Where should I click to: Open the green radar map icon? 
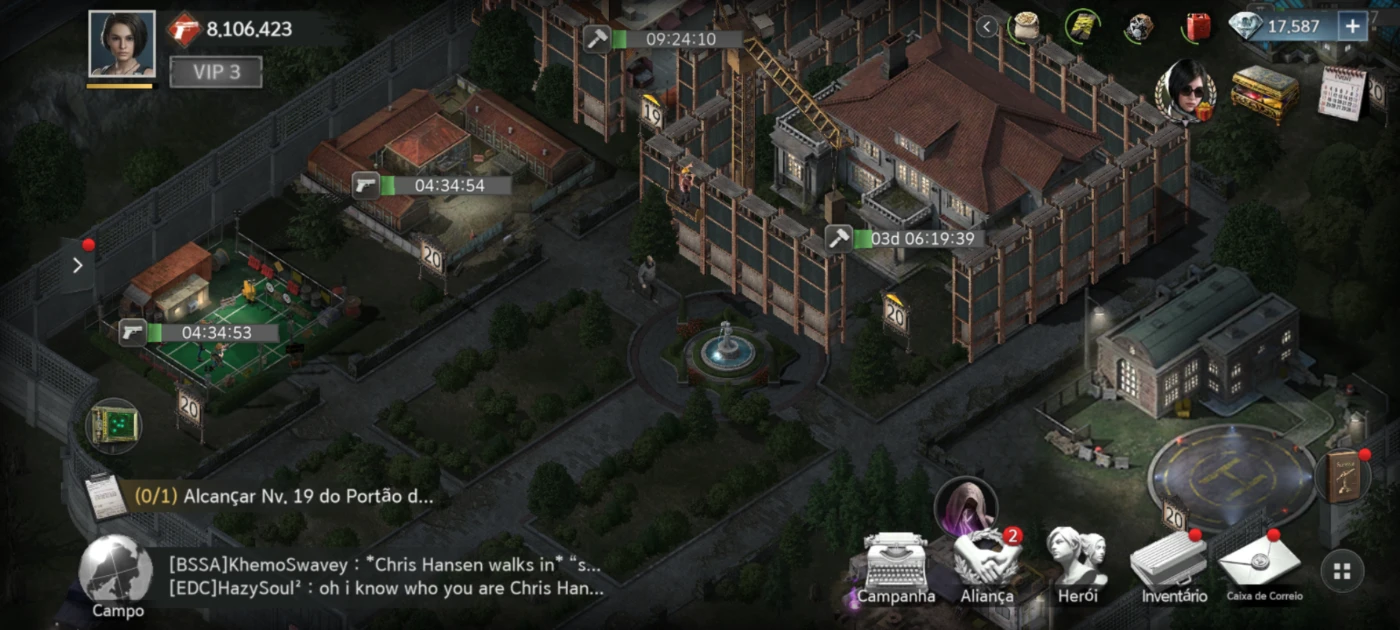coord(113,426)
